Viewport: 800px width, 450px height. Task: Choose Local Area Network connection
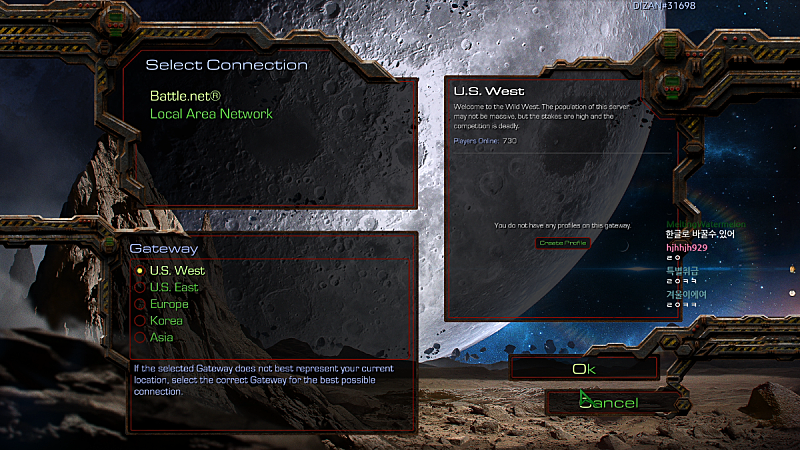(211, 114)
